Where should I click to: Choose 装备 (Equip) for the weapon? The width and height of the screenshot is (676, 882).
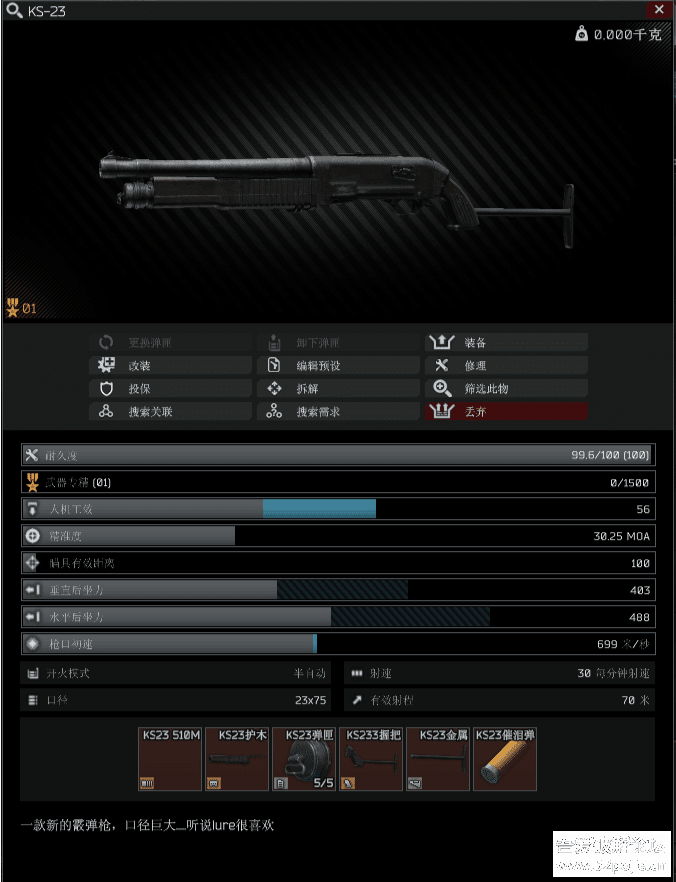[506, 342]
